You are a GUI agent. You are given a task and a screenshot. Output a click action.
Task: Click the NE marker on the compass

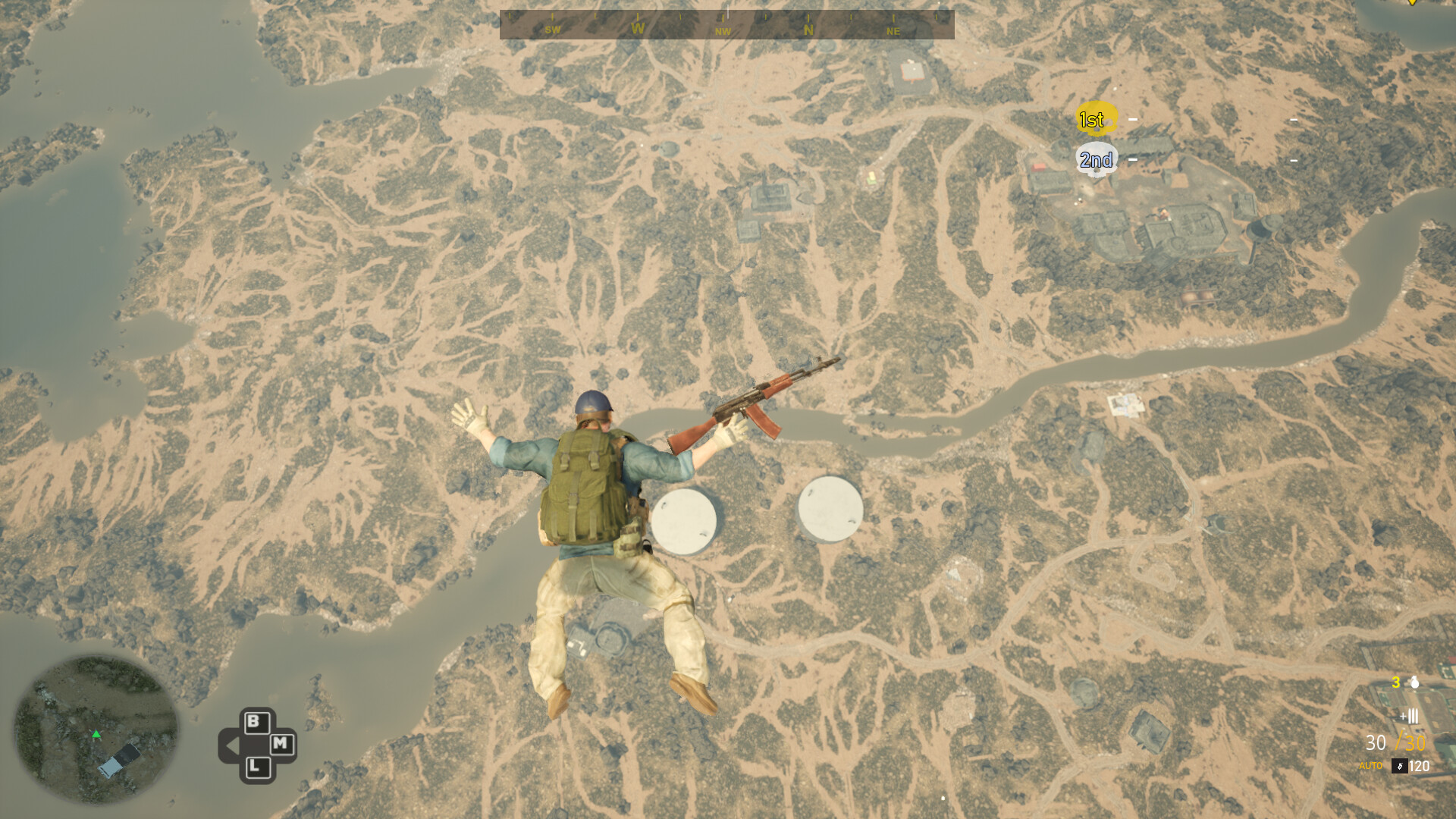893,31
